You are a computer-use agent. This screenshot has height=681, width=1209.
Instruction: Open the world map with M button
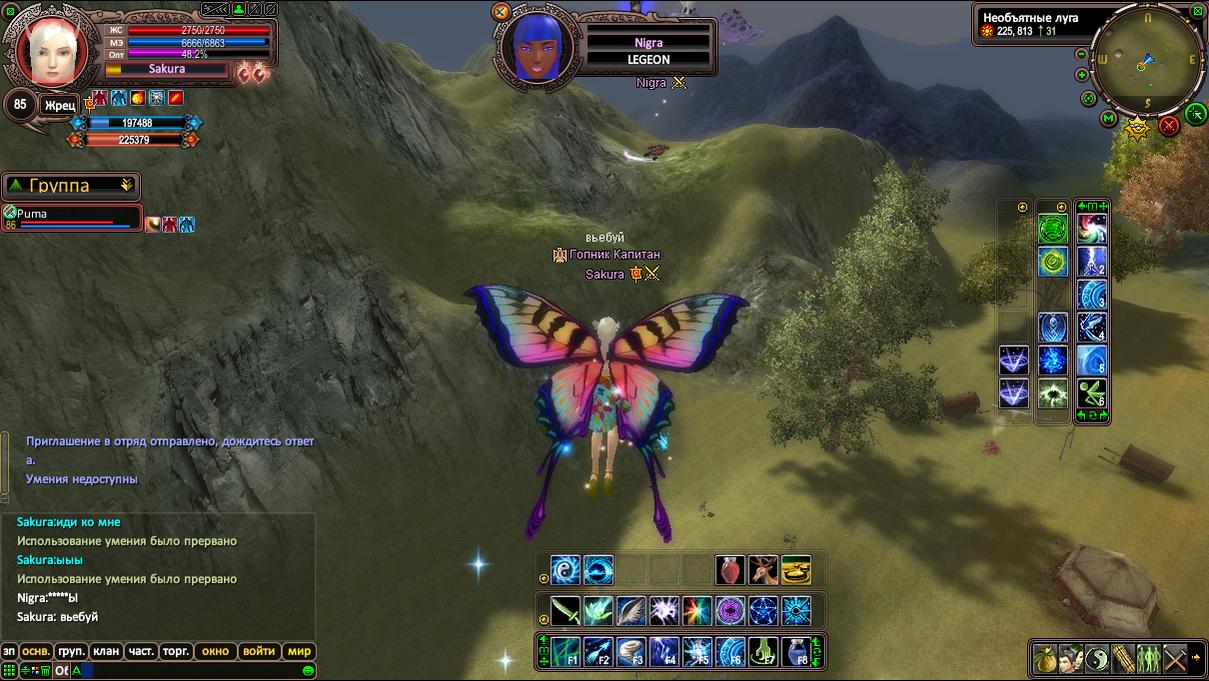click(1108, 119)
